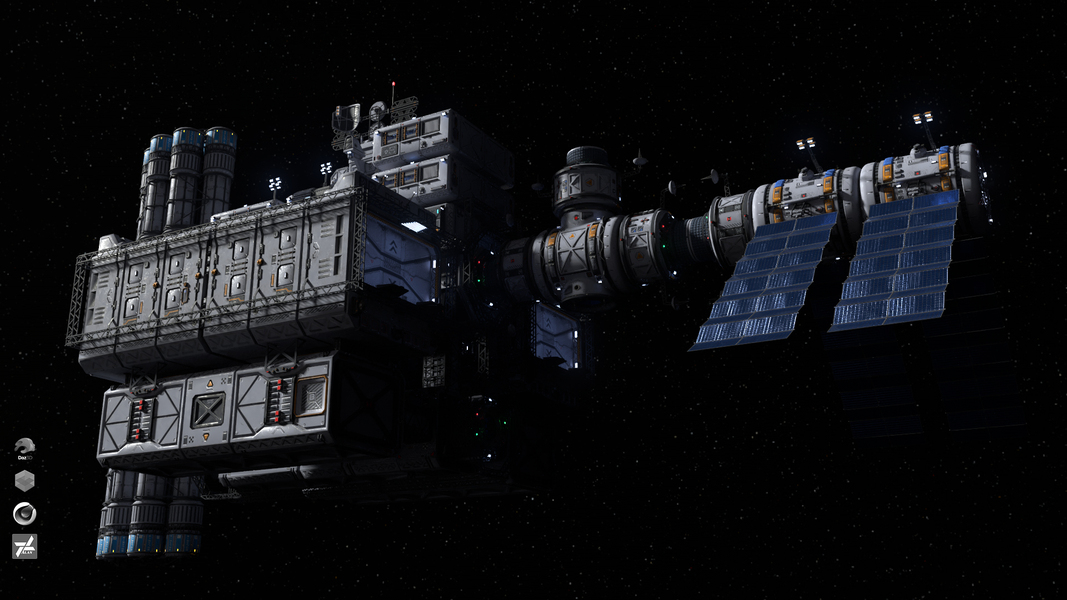This screenshot has height=600, width=1067.
Task: Select the gray layered cube icon
Action: pyautogui.click(x=25, y=480)
